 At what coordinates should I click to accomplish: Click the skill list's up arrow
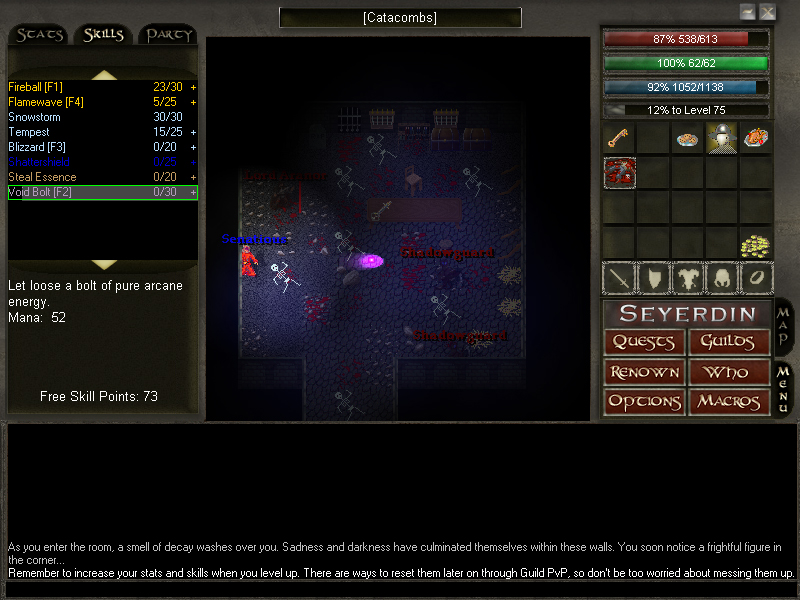pos(104,74)
